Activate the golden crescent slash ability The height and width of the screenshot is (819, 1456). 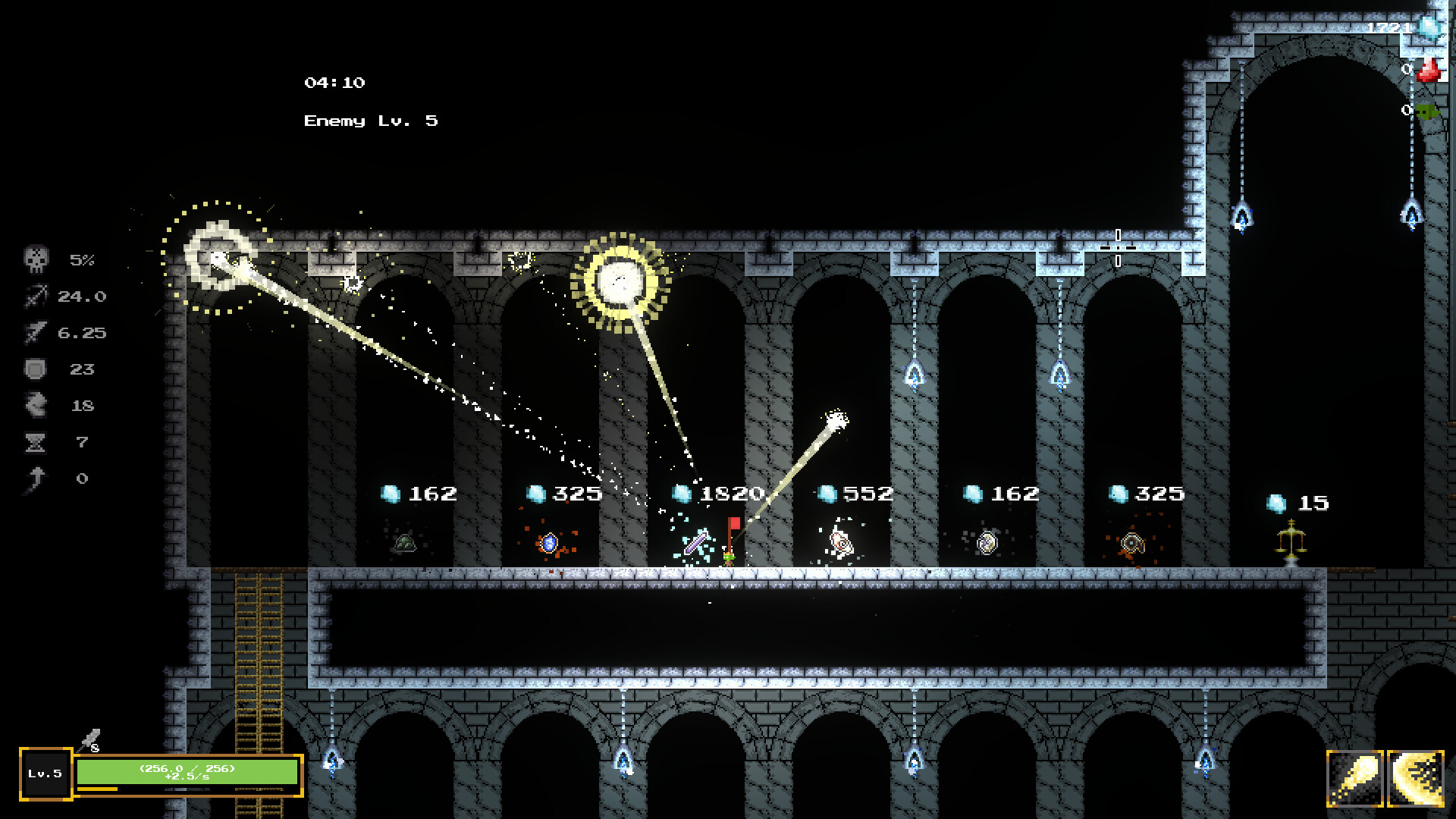(x=1415, y=778)
